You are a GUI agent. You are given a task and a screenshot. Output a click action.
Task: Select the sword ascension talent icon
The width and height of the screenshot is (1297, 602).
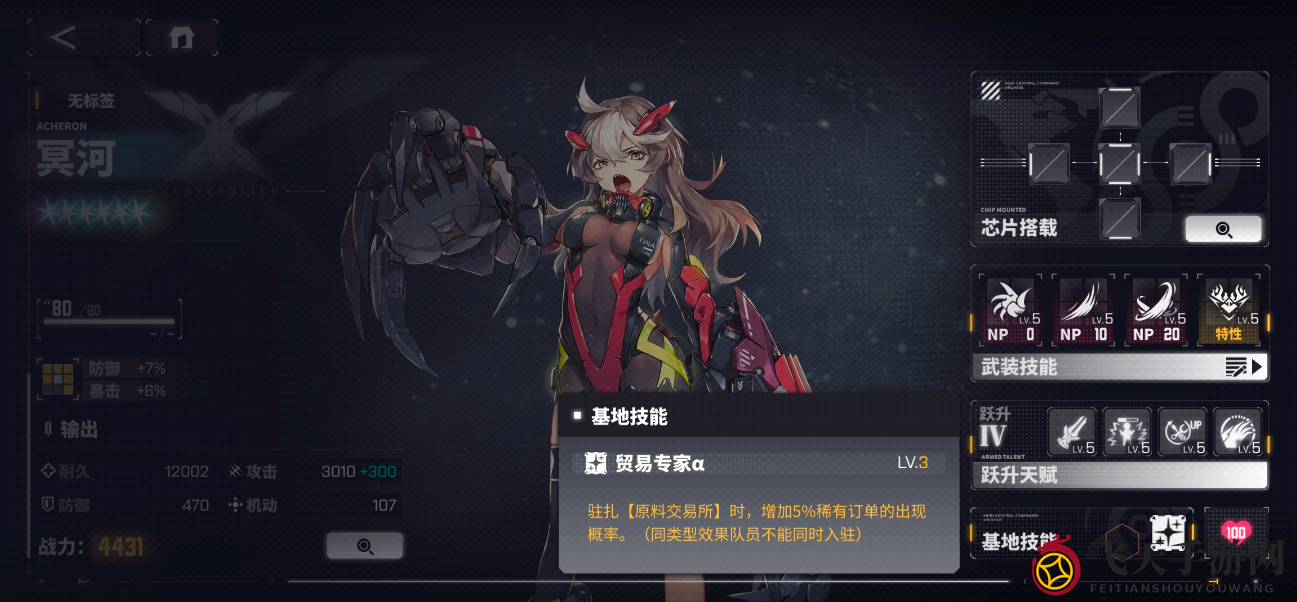(1072, 432)
